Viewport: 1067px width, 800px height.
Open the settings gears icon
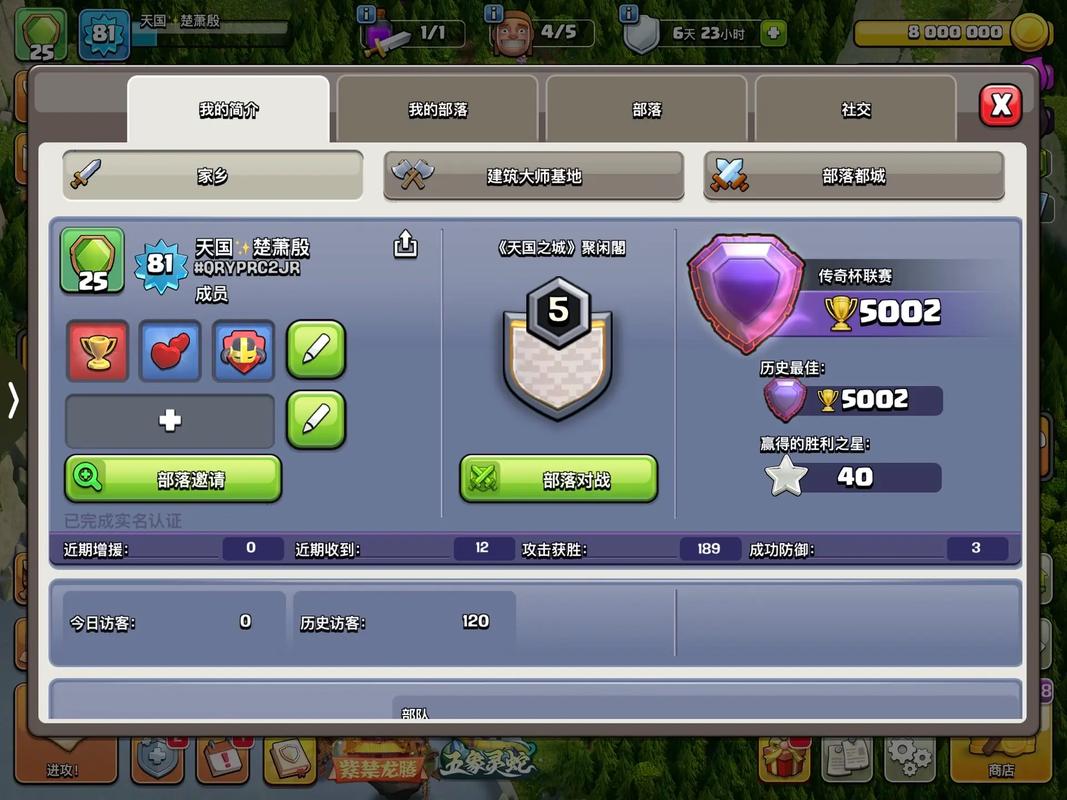click(x=909, y=758)
